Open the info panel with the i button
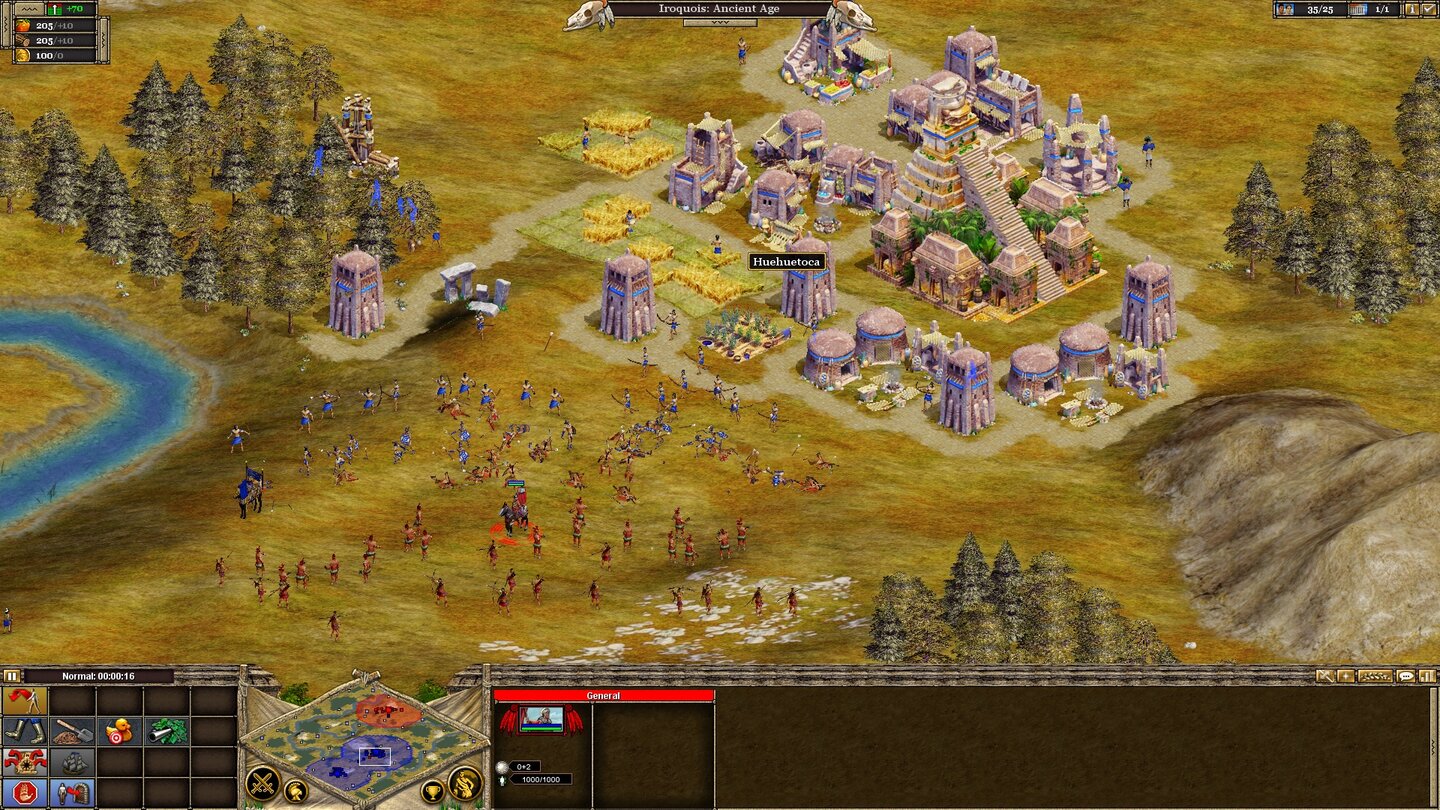1440x810 pixels. pos(1412,9)
